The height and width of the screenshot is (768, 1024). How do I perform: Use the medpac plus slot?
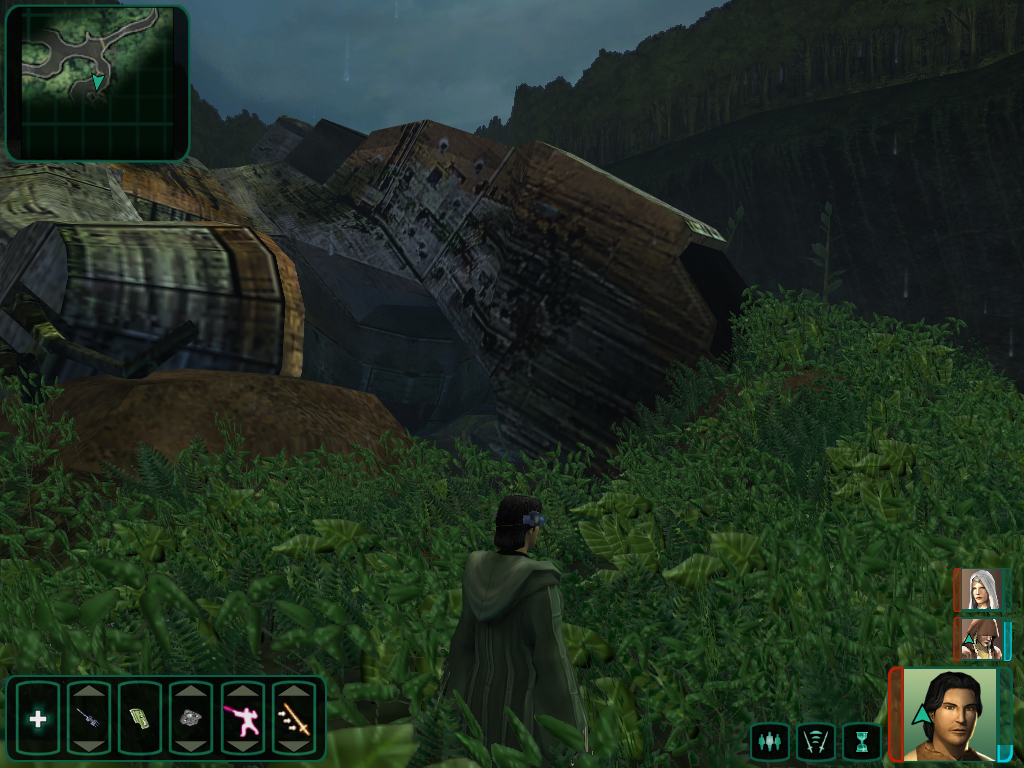(38, 718)
